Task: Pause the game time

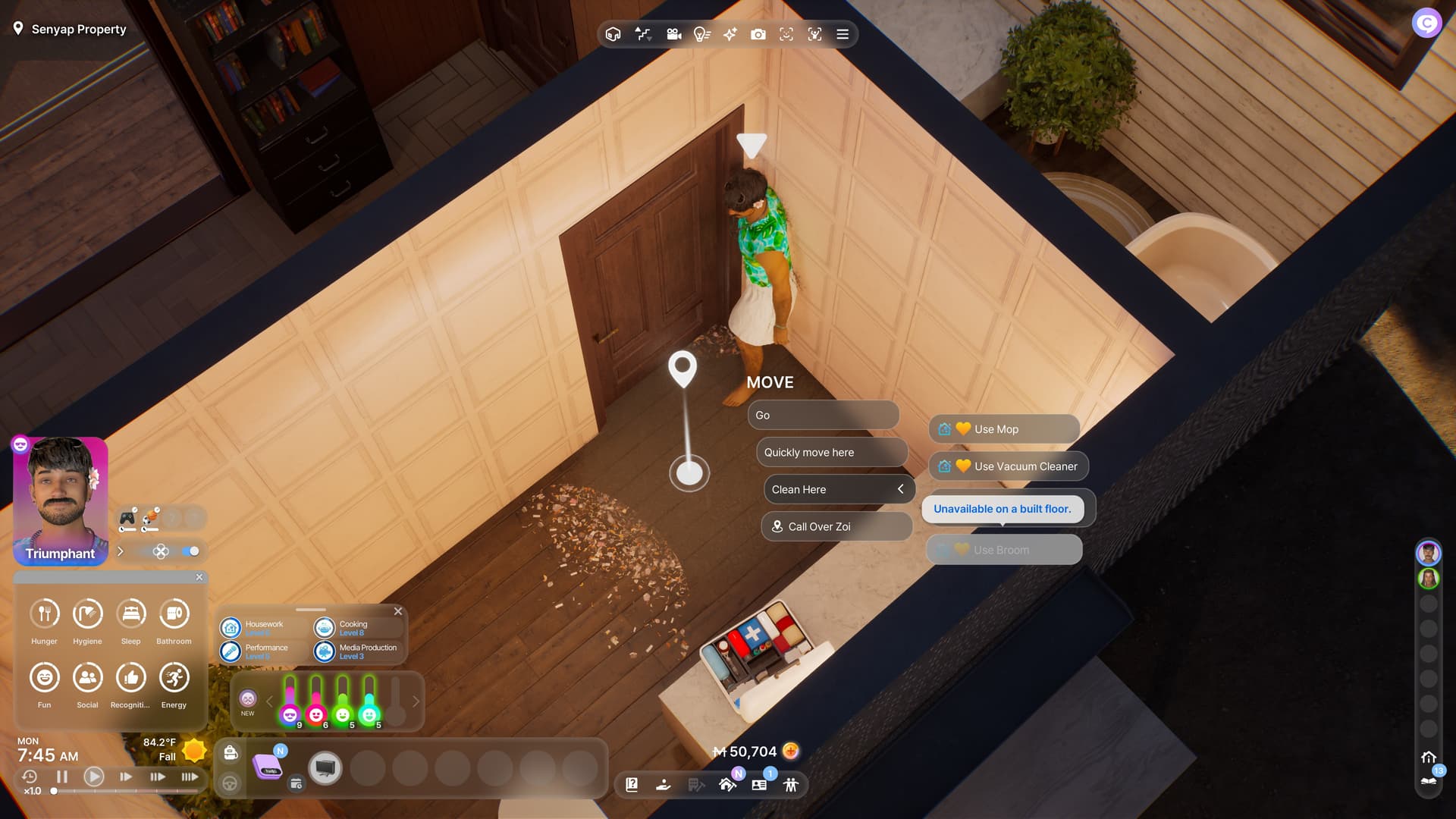Action: pos(62,777)
